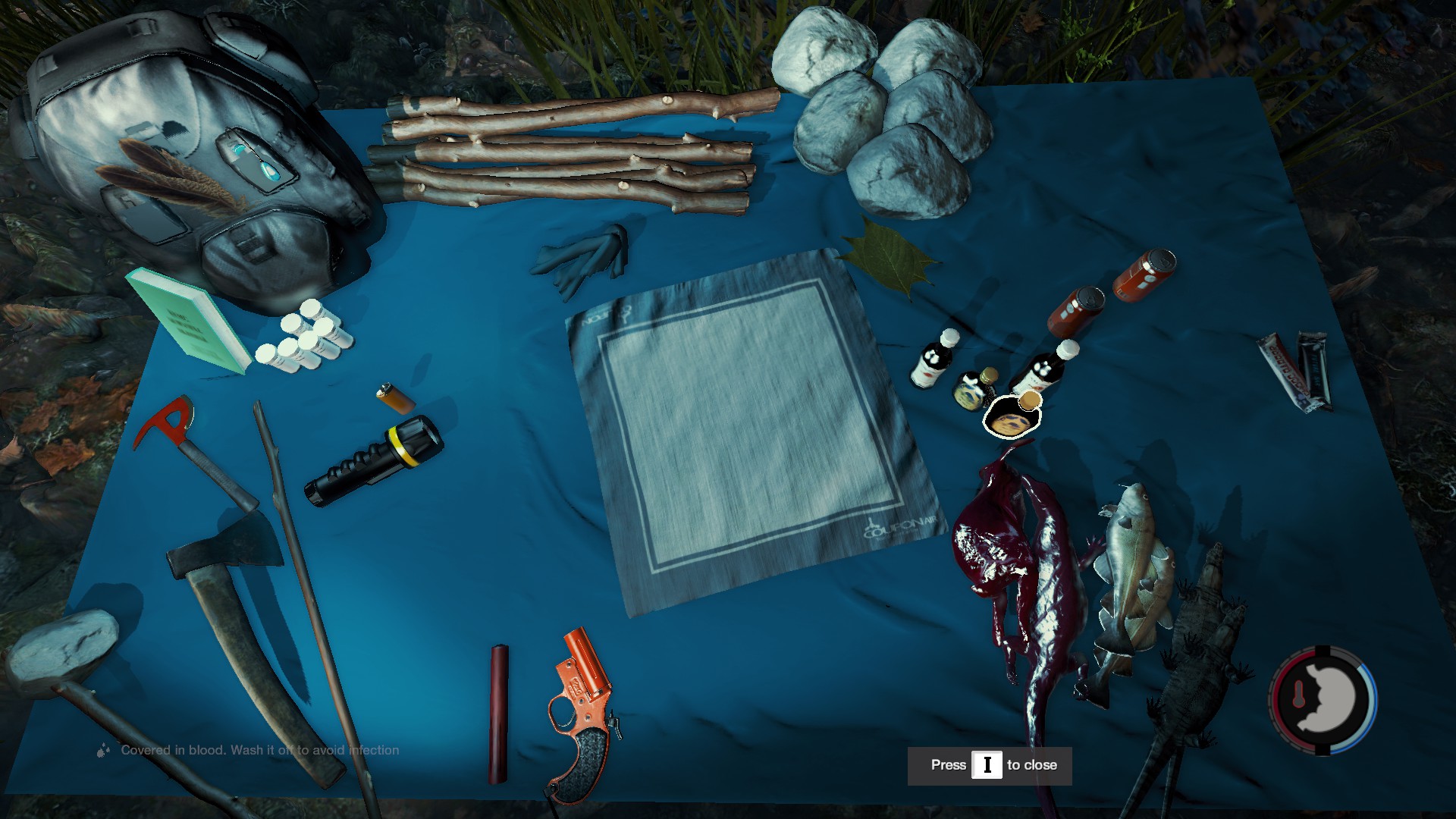1456x819 pixels.
Task: Choose the small orange battery
Action: (x=395, y=398)
